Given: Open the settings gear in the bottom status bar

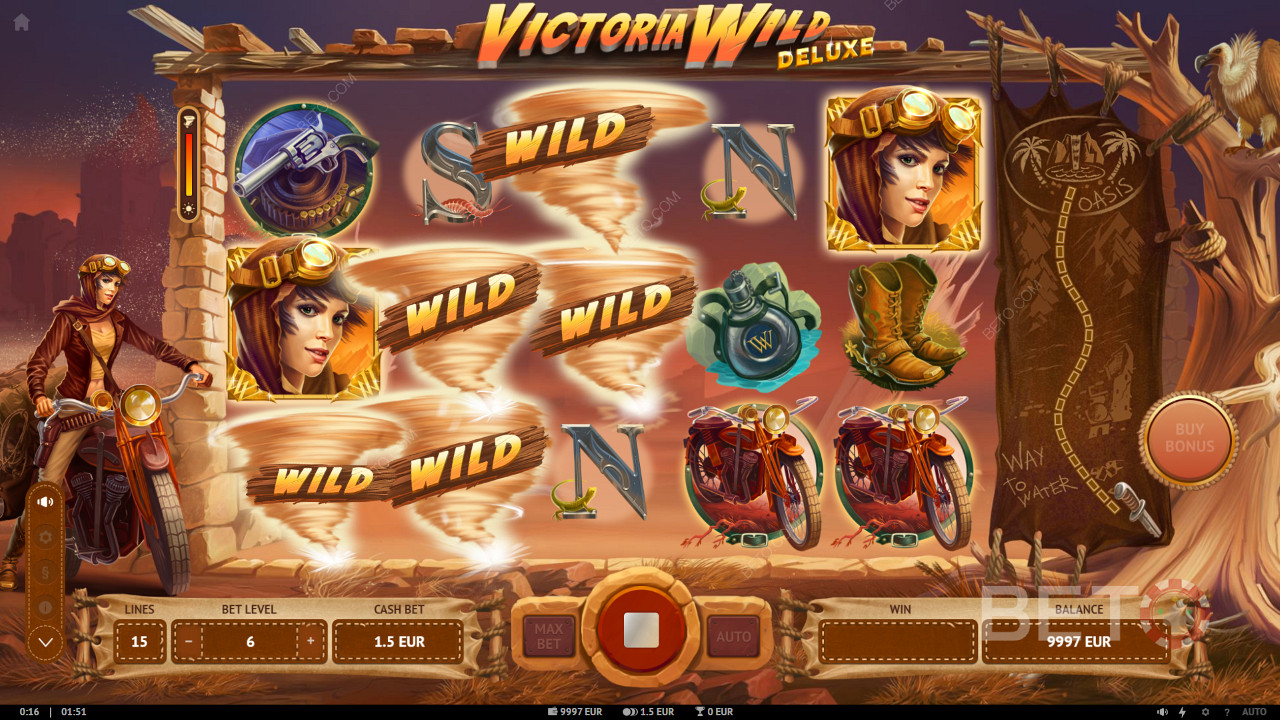Looking at the screenshot, I should click(x=1207, y=711).
